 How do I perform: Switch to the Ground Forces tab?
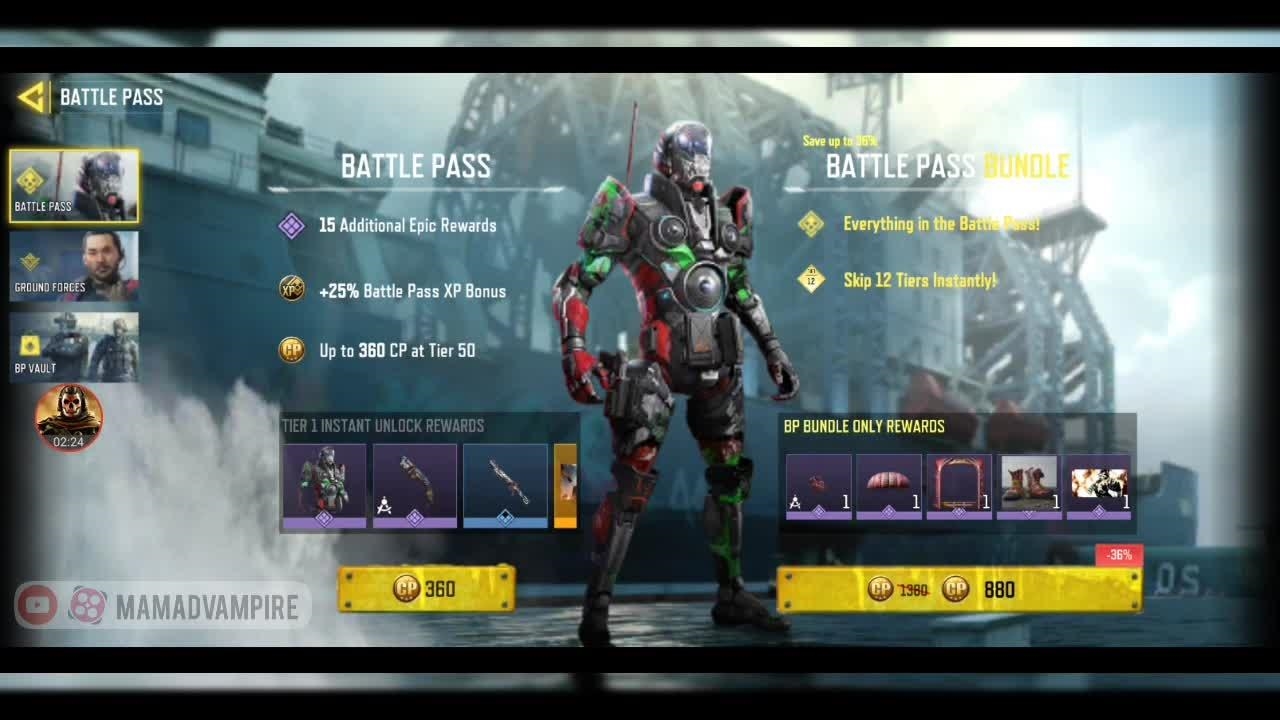pyautogui.click(x=74, y=267)
